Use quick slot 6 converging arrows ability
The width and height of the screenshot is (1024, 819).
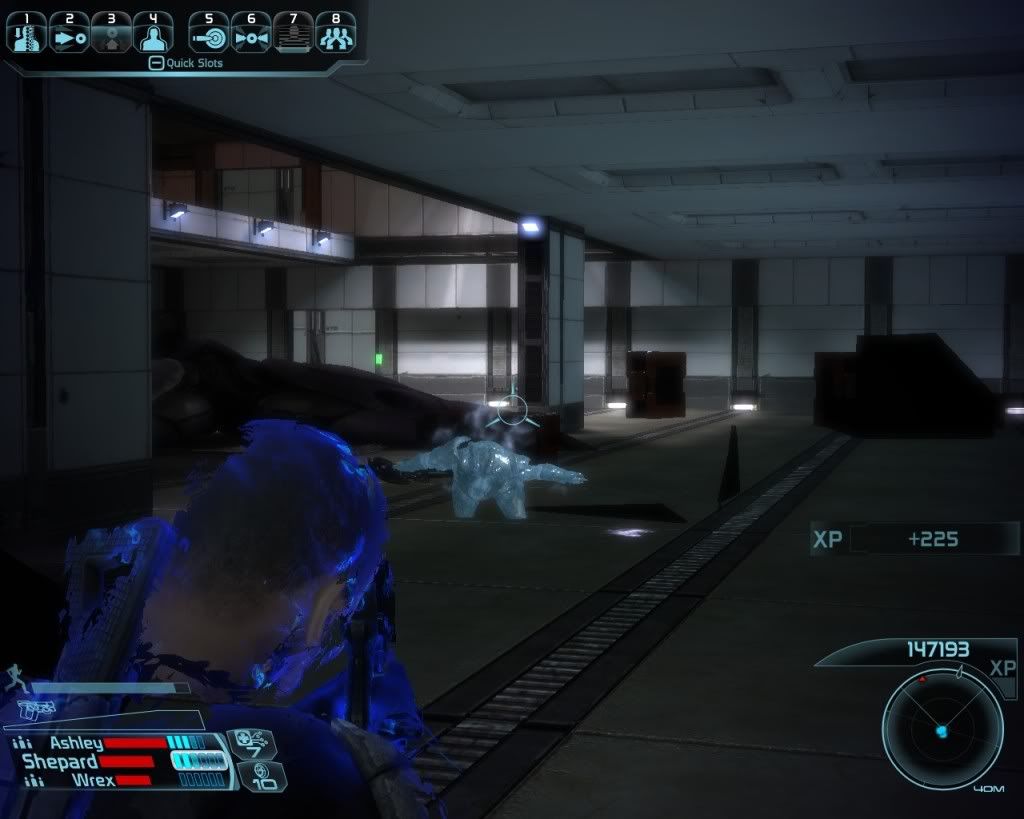point(251,33)
